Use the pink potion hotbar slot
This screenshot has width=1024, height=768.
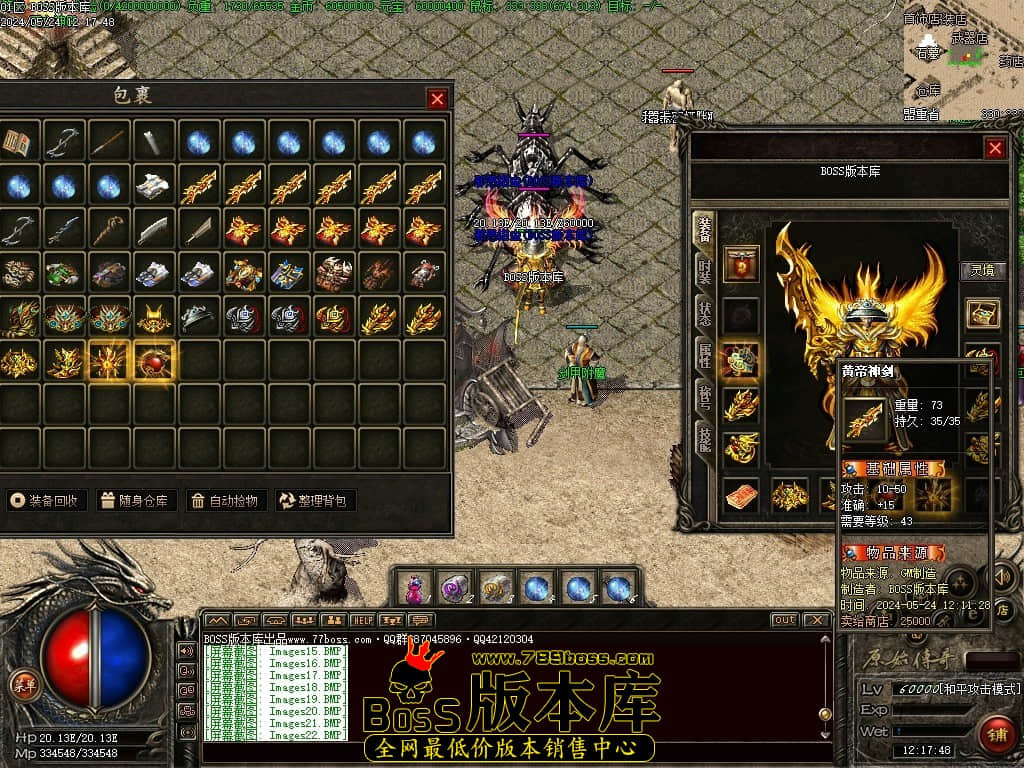tap(413, 588)
